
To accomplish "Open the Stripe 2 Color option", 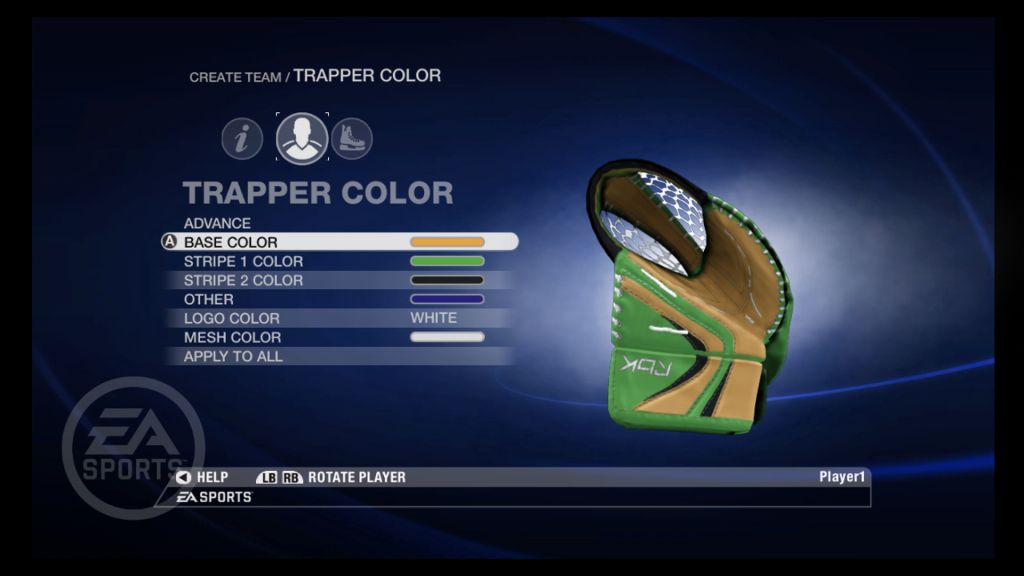I will coord(243,280).
